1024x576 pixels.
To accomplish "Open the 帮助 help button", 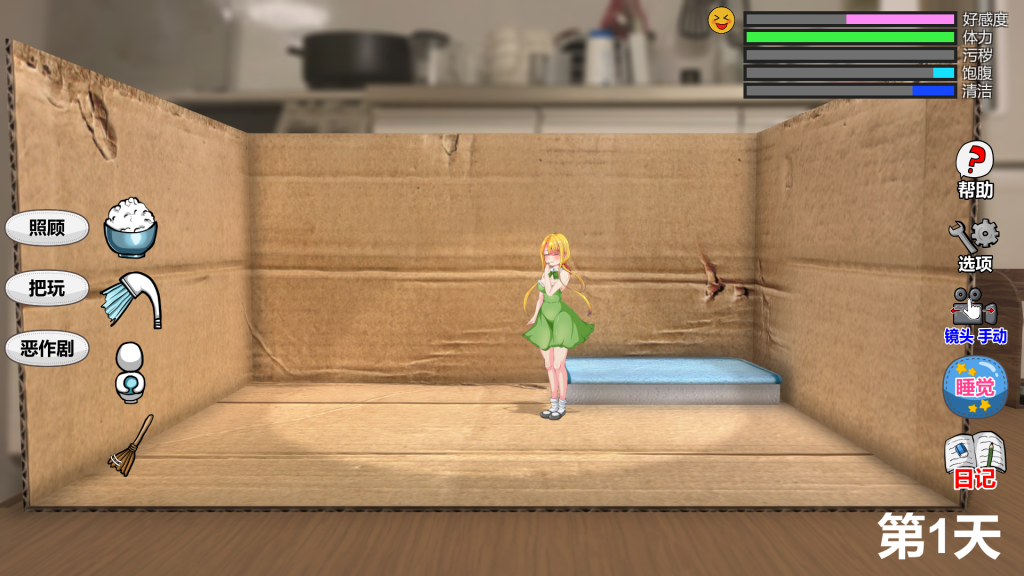I will point(975,170).
